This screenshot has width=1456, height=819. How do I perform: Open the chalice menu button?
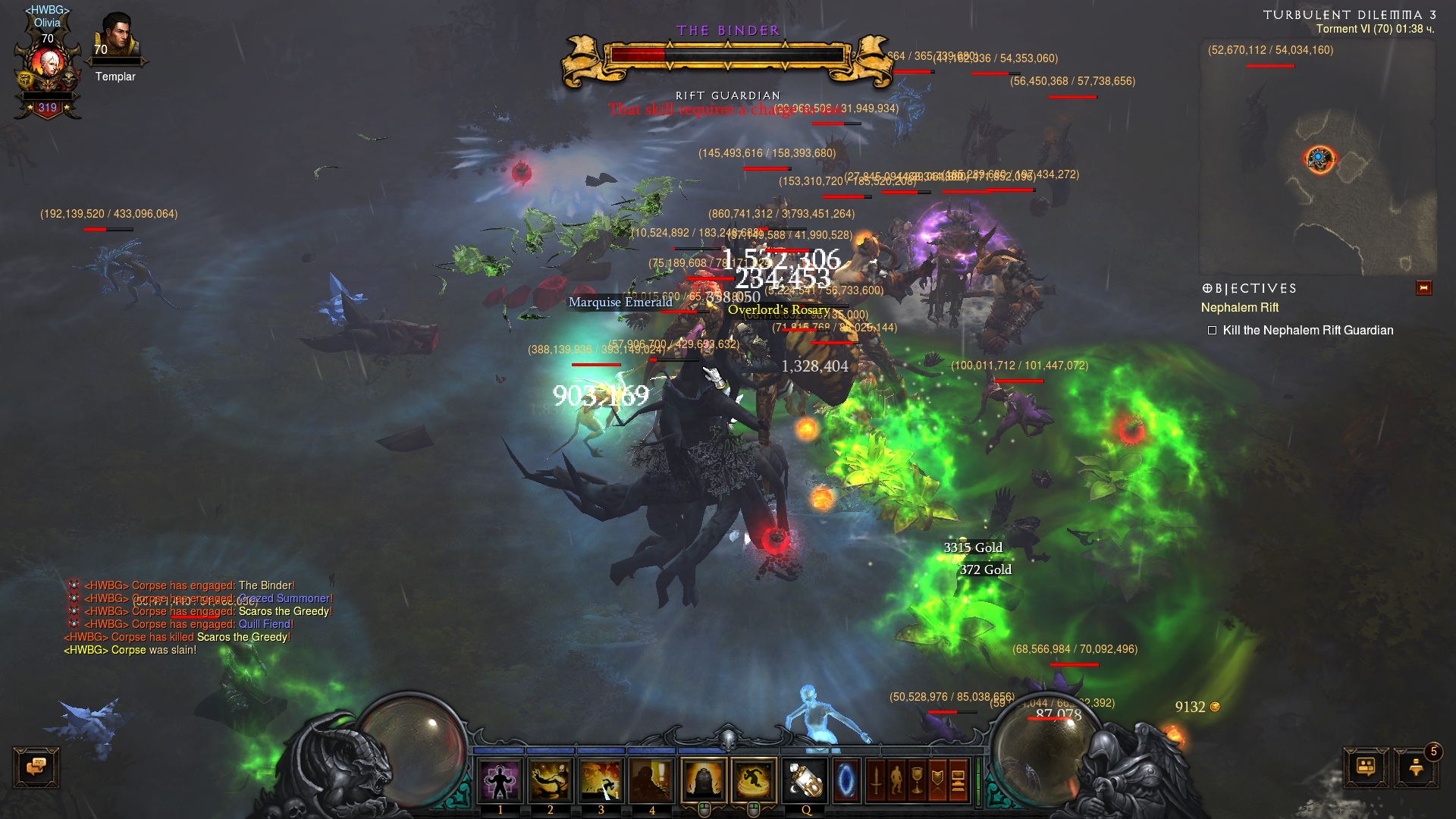tap(917, 780)
